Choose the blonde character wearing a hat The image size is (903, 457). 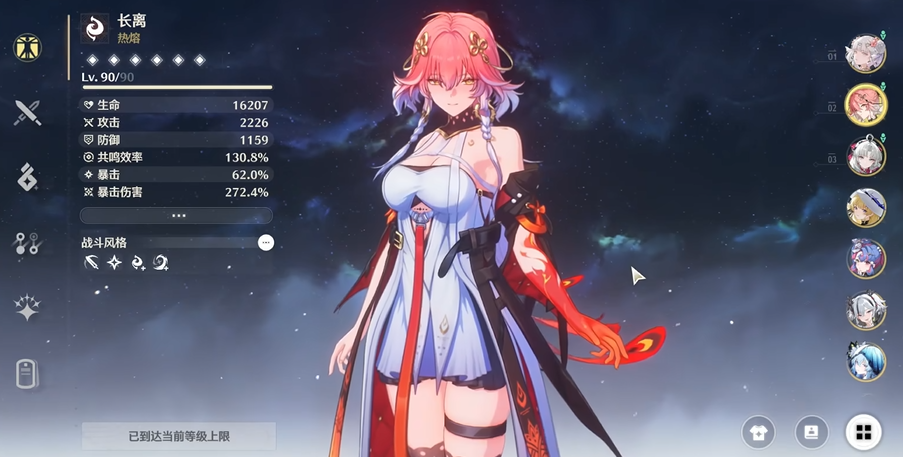(866, 208)
